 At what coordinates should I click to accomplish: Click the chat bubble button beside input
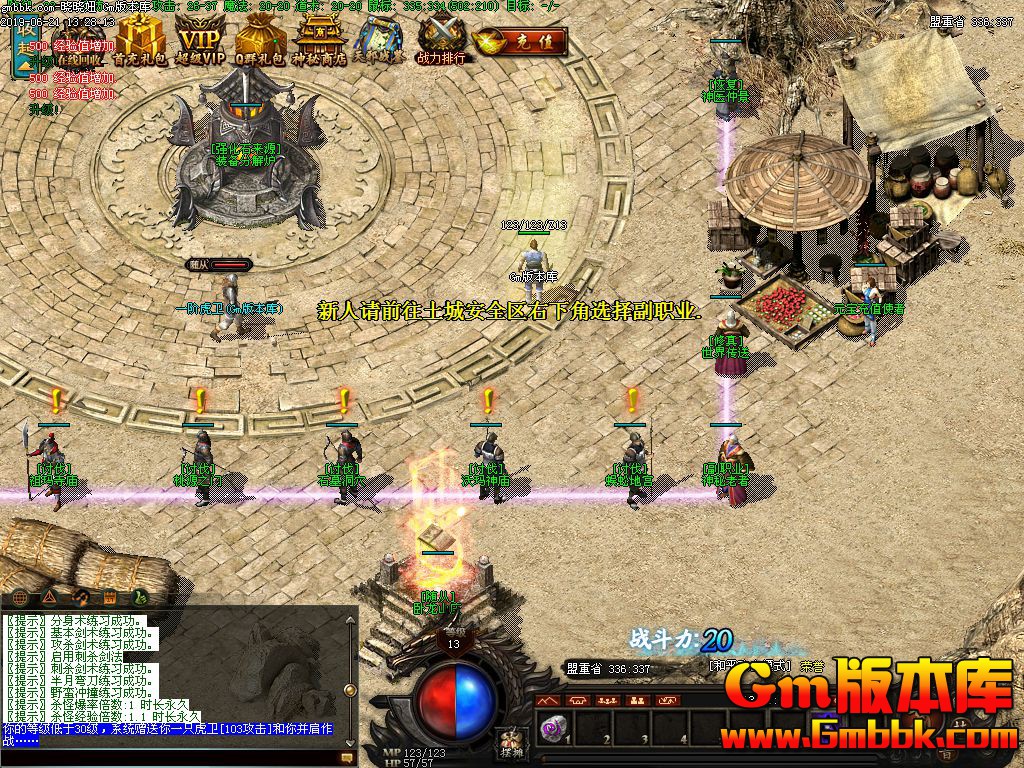tap(348, 759)
